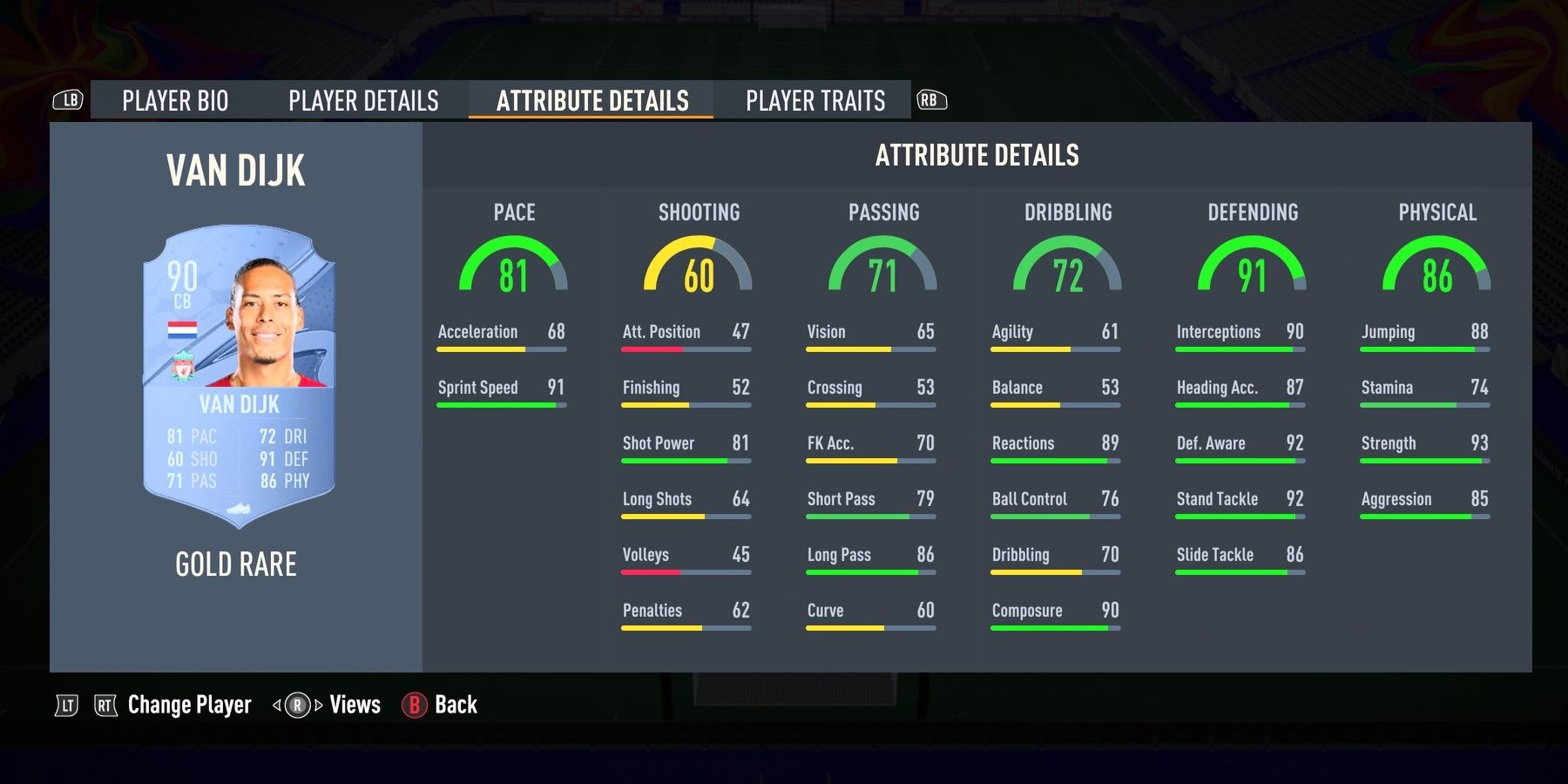Click the R stick icon next to Views

click(x=297, y=705)
